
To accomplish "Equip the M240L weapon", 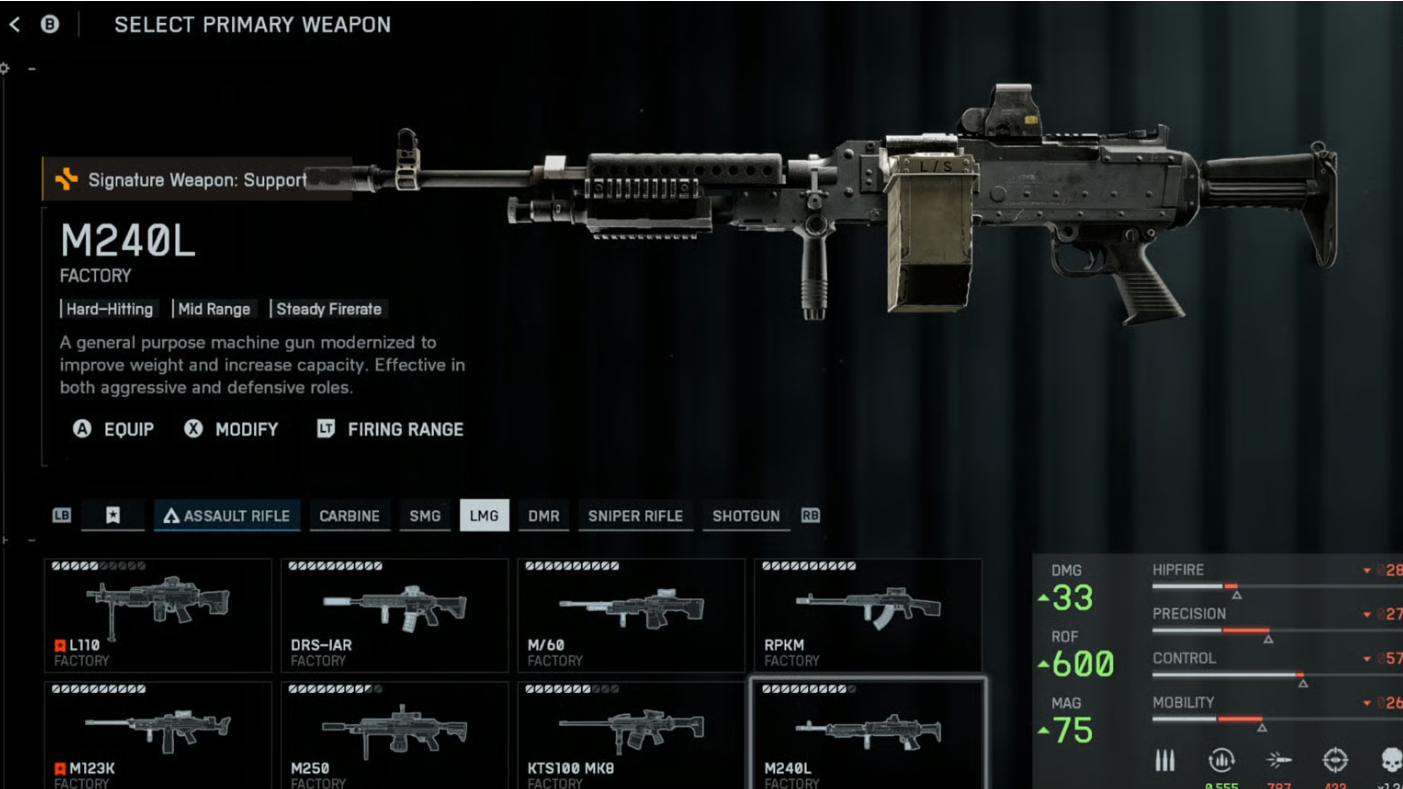I will 114,429.
